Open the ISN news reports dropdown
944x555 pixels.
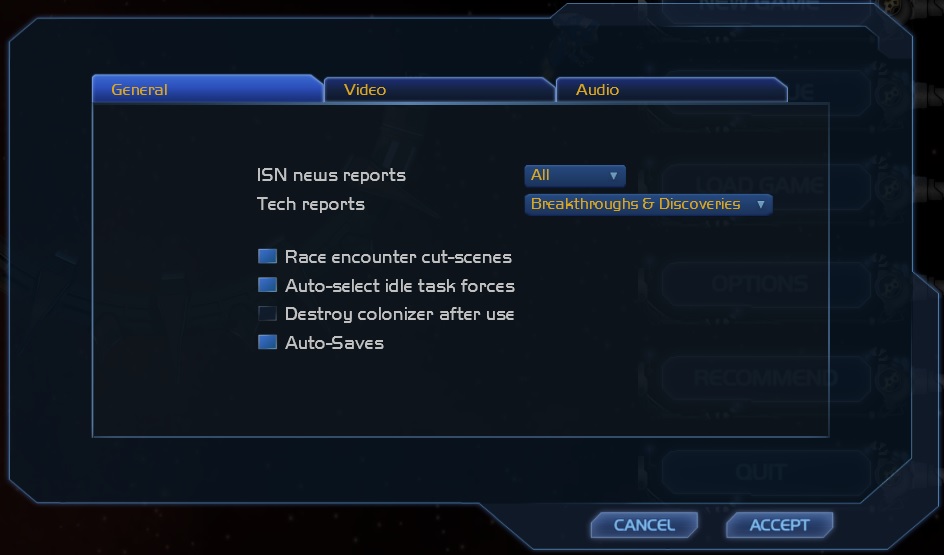click(575, 176)
